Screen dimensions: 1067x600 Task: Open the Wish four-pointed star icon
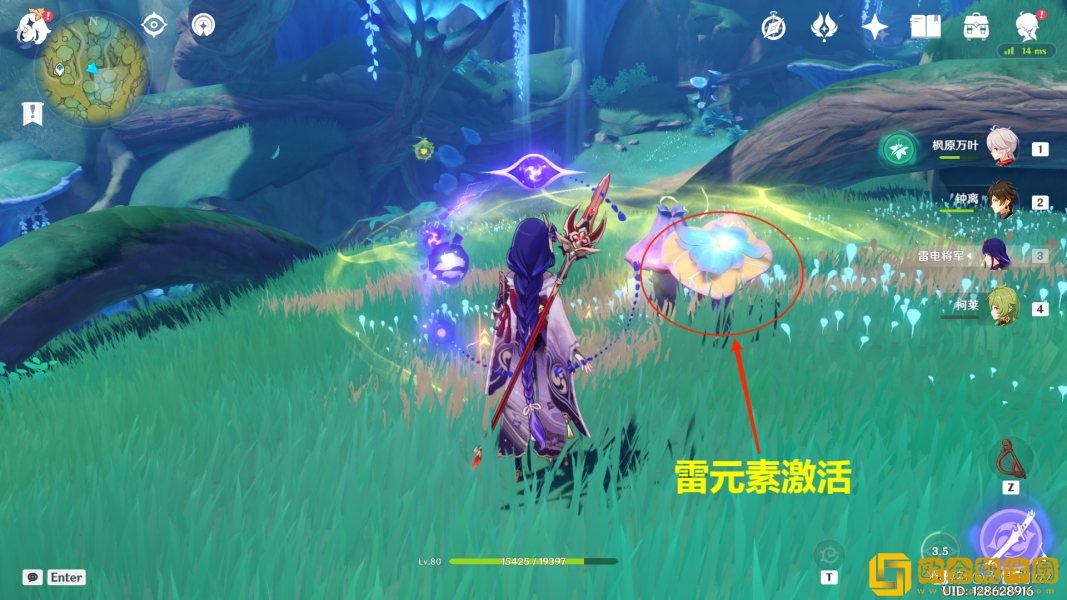(x=875, y=27)
